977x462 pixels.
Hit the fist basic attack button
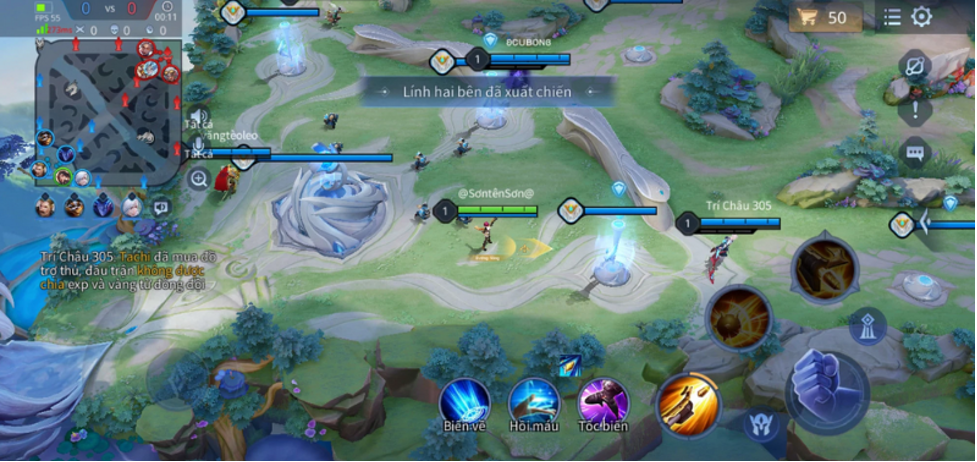coord(826,385)
